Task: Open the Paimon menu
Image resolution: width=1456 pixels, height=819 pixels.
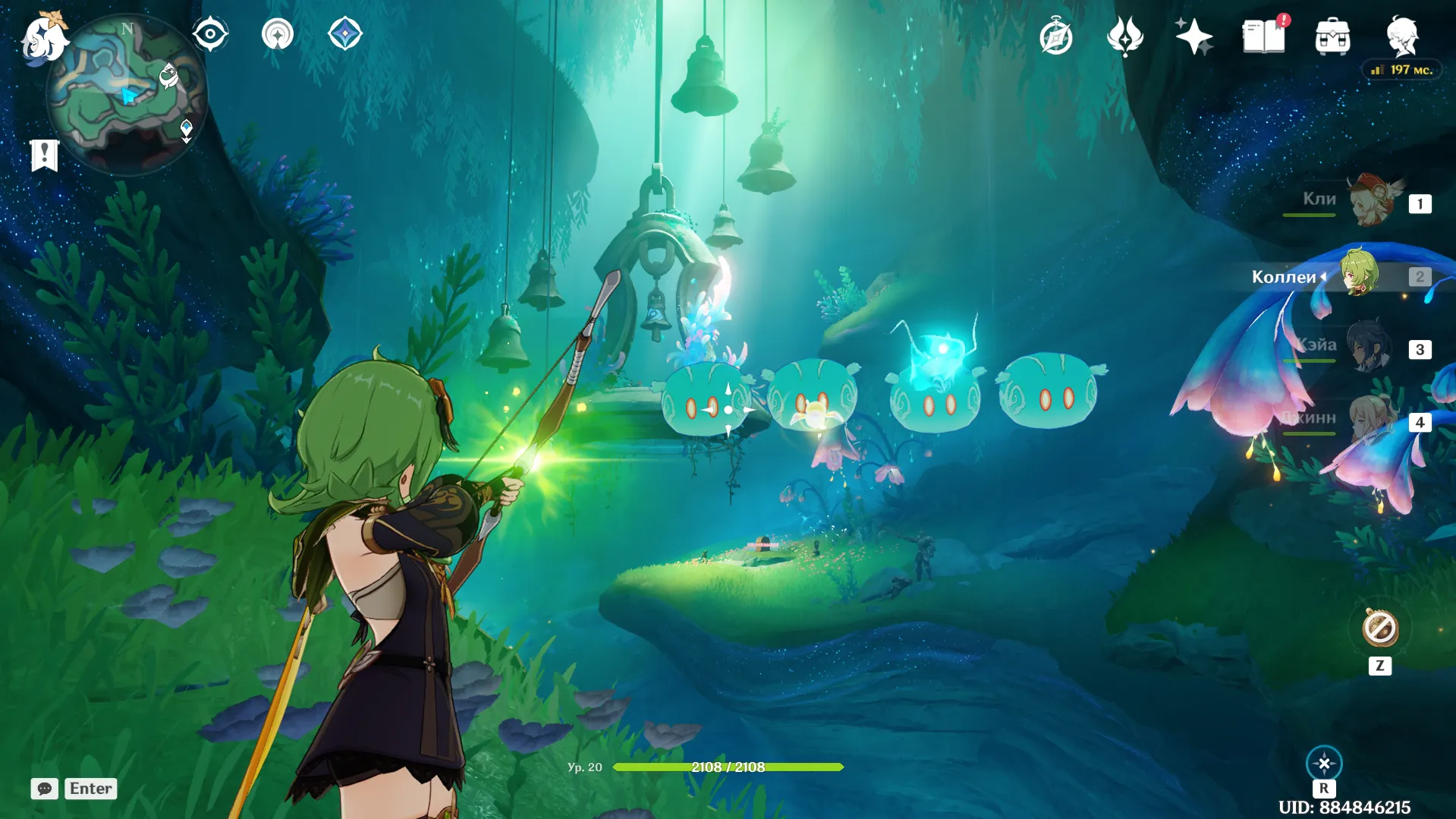Action: click(43, 37)
